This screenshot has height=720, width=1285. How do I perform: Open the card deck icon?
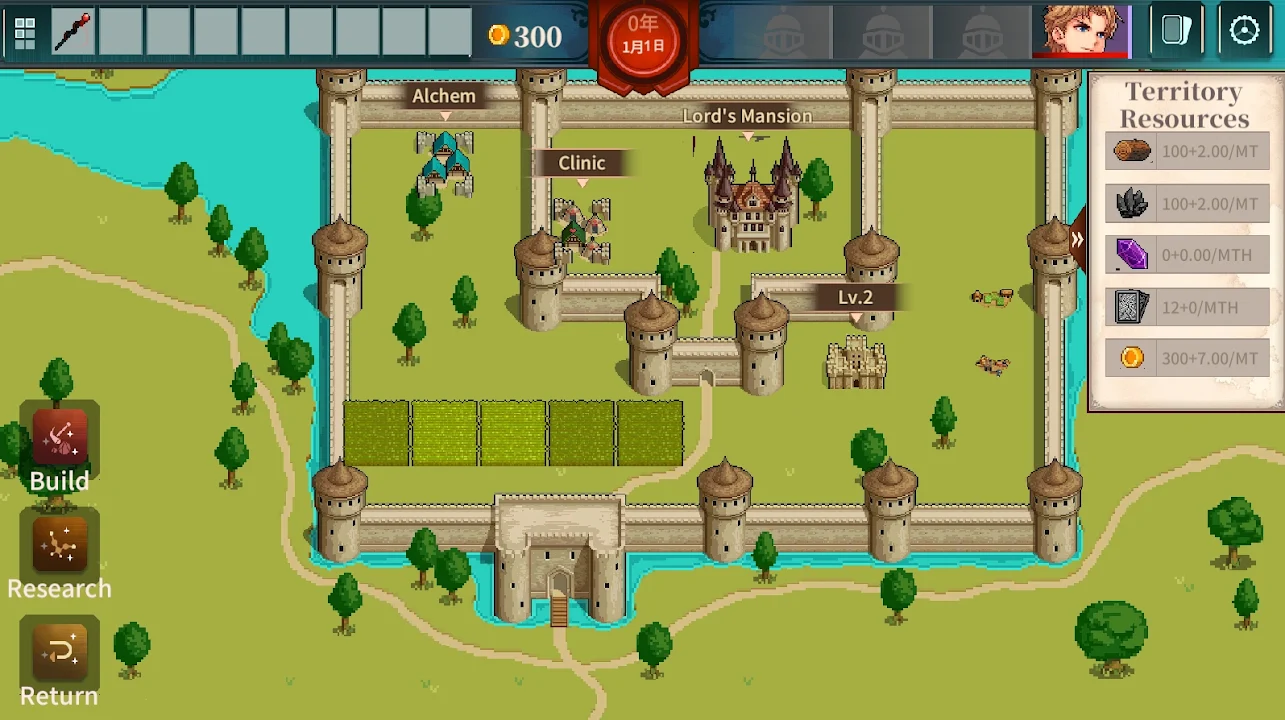pos(1176,31)
